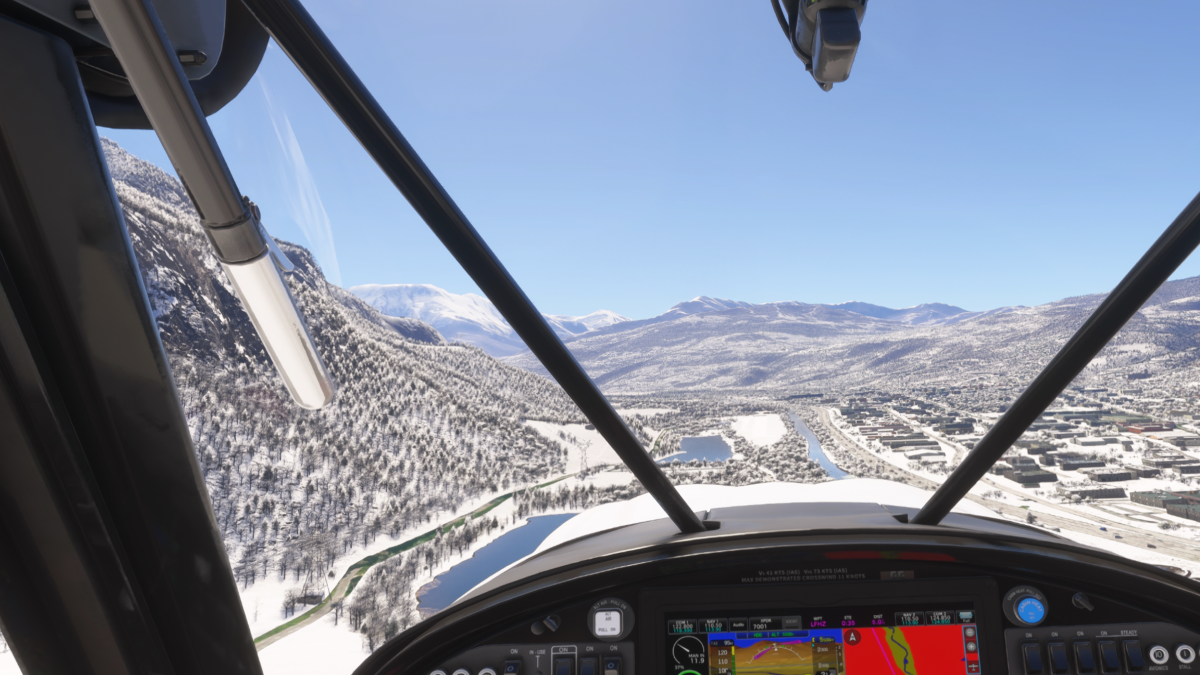
Task: Click the round blue knob on the panel
Action: click(x=1029, y=609)
